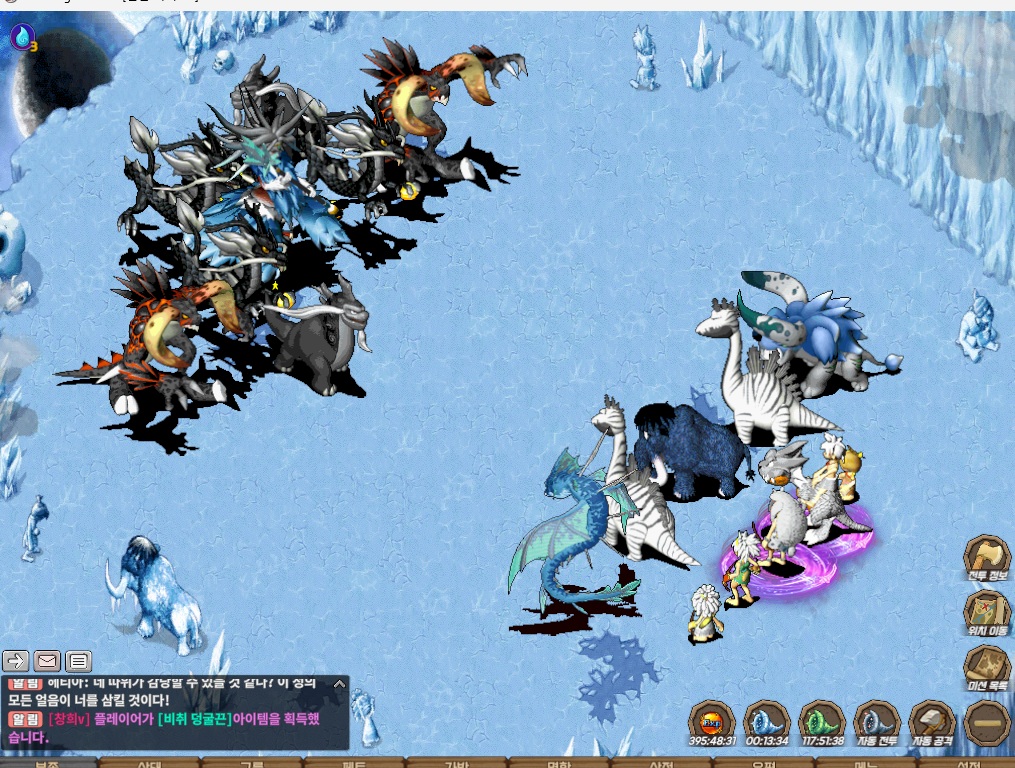
Task: Open the 미션 목록 mission list
Action: click(986, 666)
